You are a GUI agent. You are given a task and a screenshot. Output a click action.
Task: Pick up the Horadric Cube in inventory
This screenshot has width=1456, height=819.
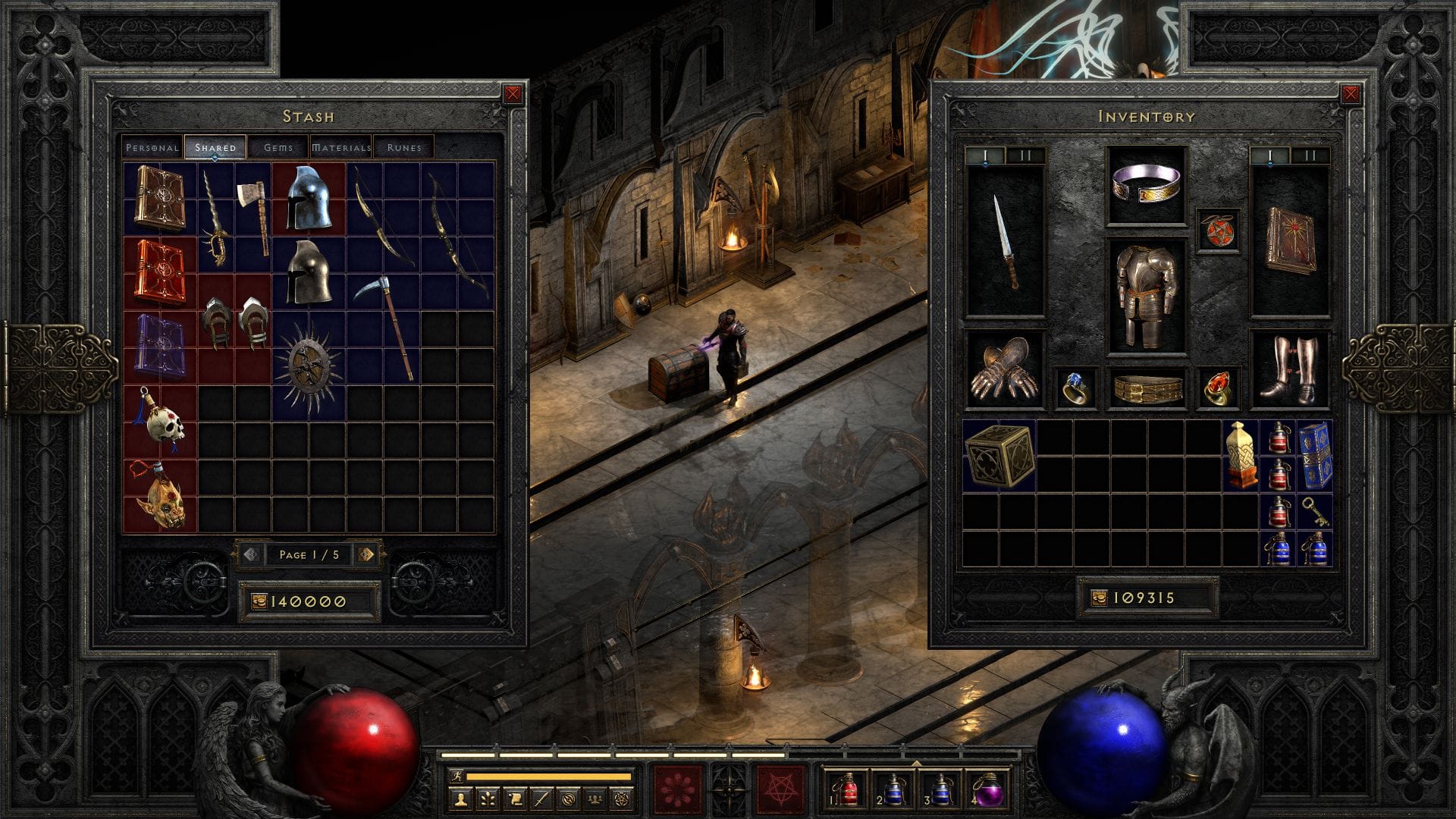pyautogui.click(x=999, y=454)
